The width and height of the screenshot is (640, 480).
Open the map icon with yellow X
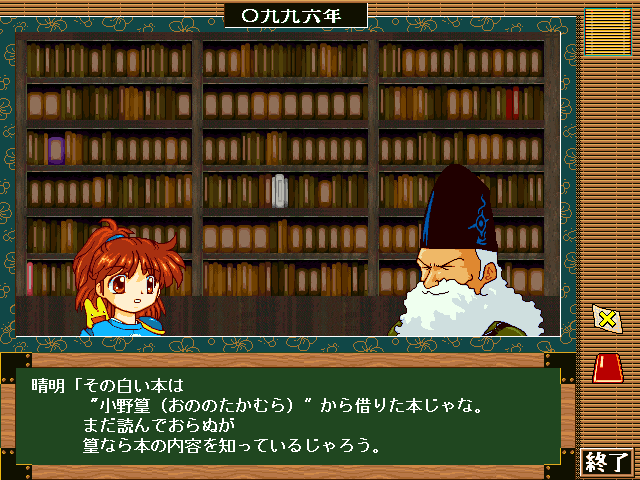click(x=606, y=319)
